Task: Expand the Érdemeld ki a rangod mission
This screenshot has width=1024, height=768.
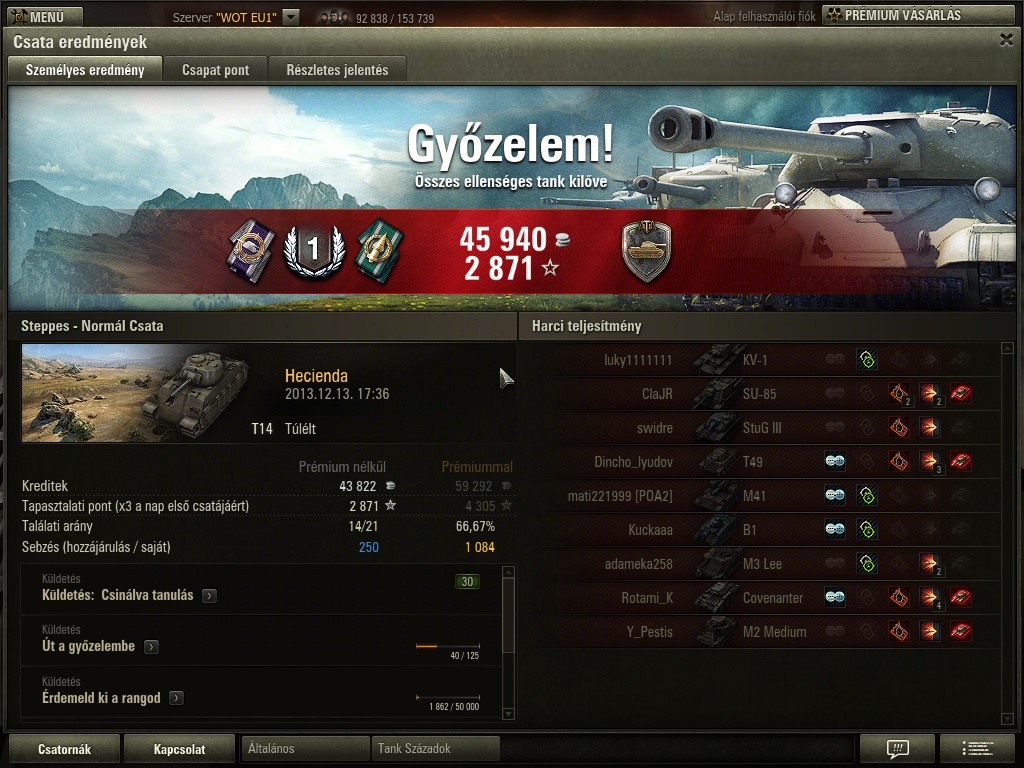Action: click(x=176, y=698)
